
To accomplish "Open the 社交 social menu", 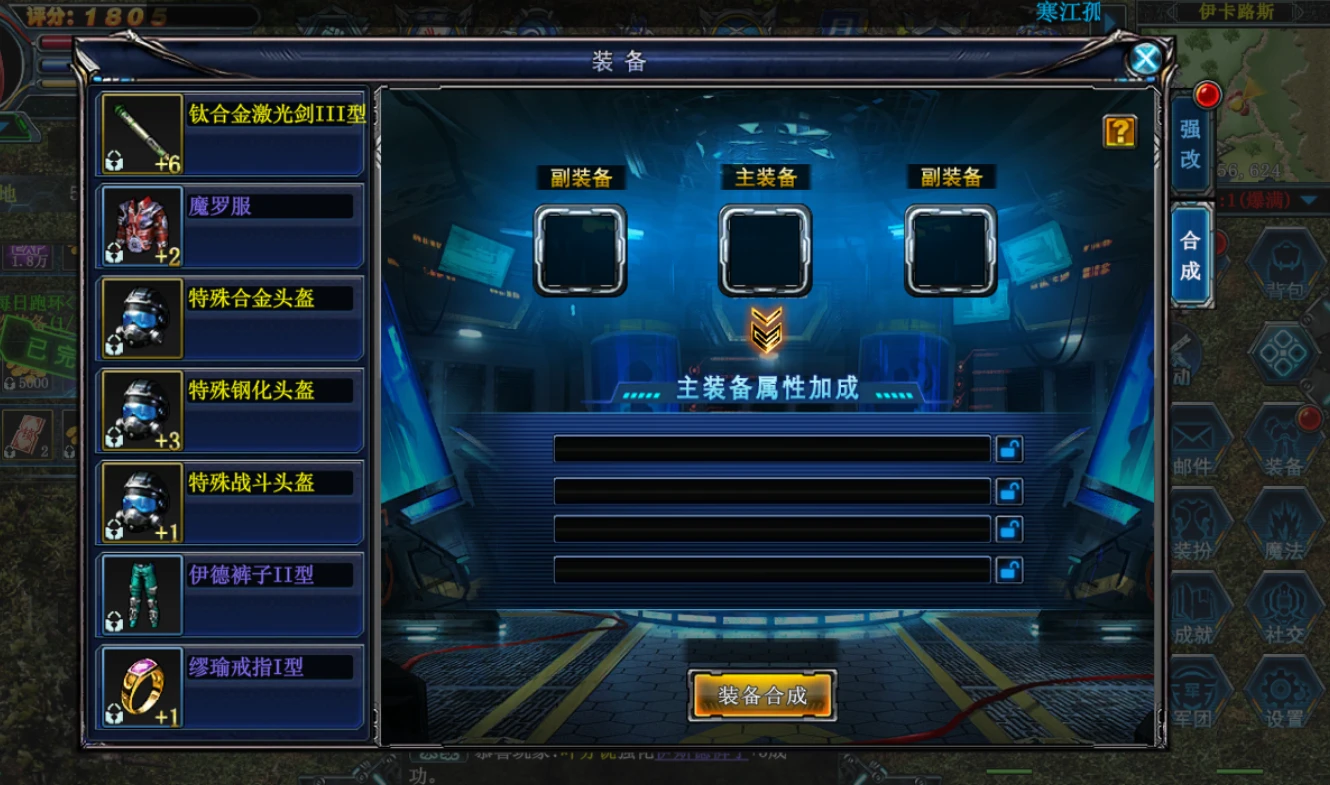I will (1284, 612).
